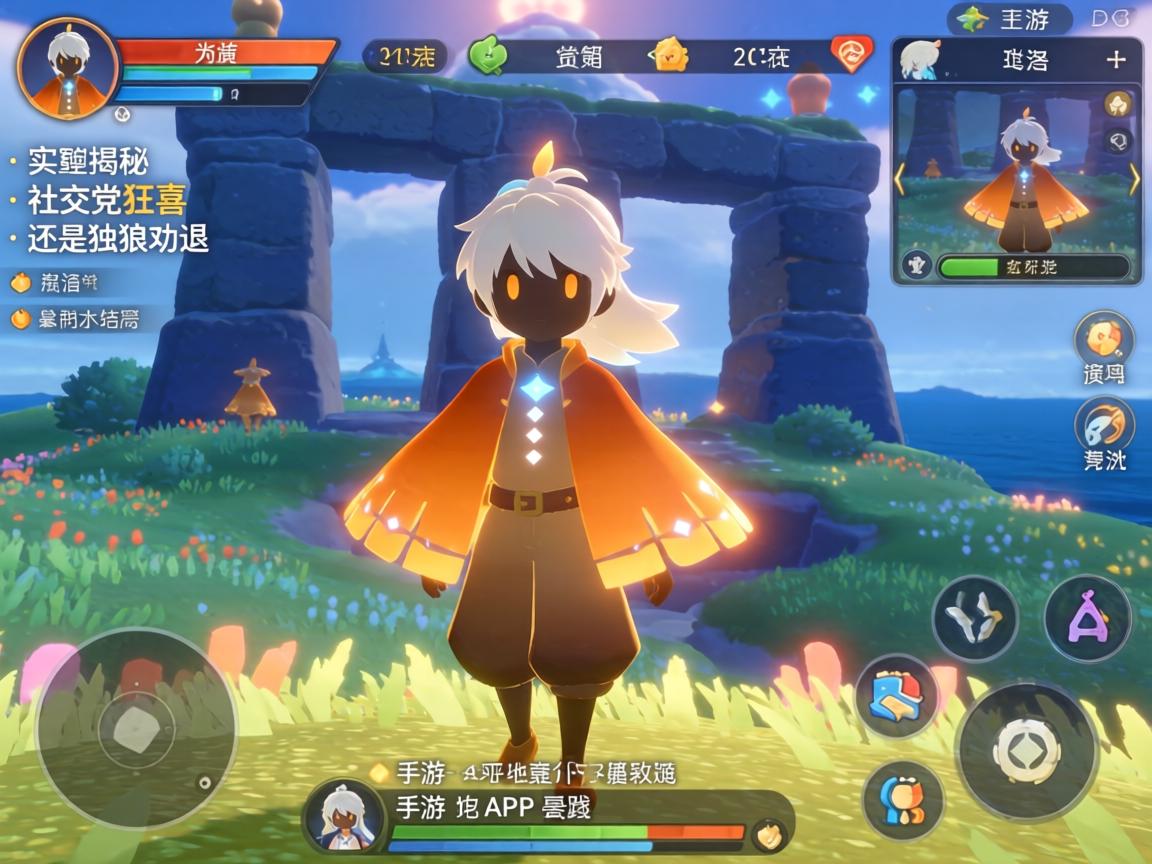Show previous character with left yellow arrow
Viewport: 1152px width, 864px height.
[x=899, y=179]
